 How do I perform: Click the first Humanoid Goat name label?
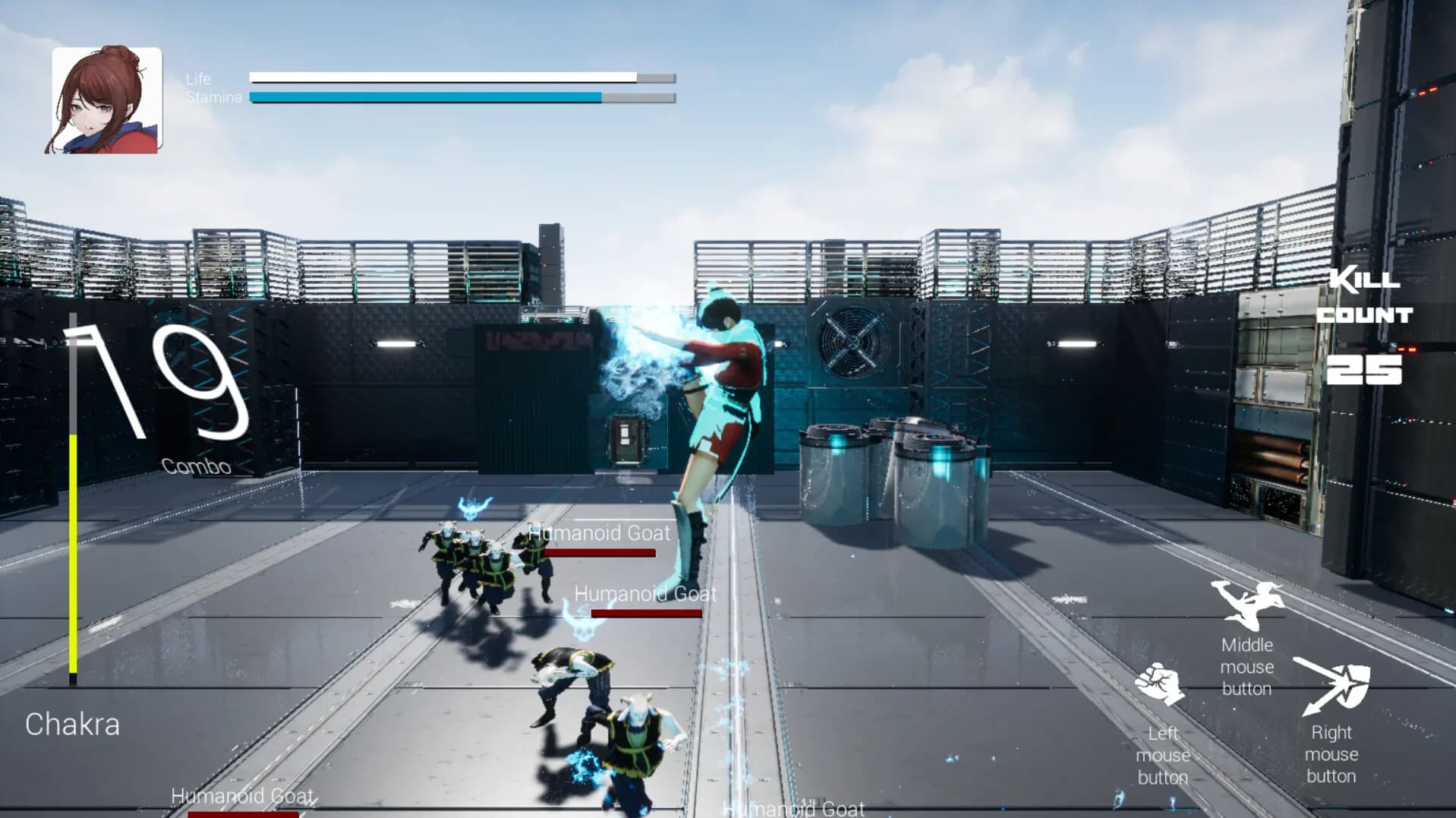coord(597,533)
